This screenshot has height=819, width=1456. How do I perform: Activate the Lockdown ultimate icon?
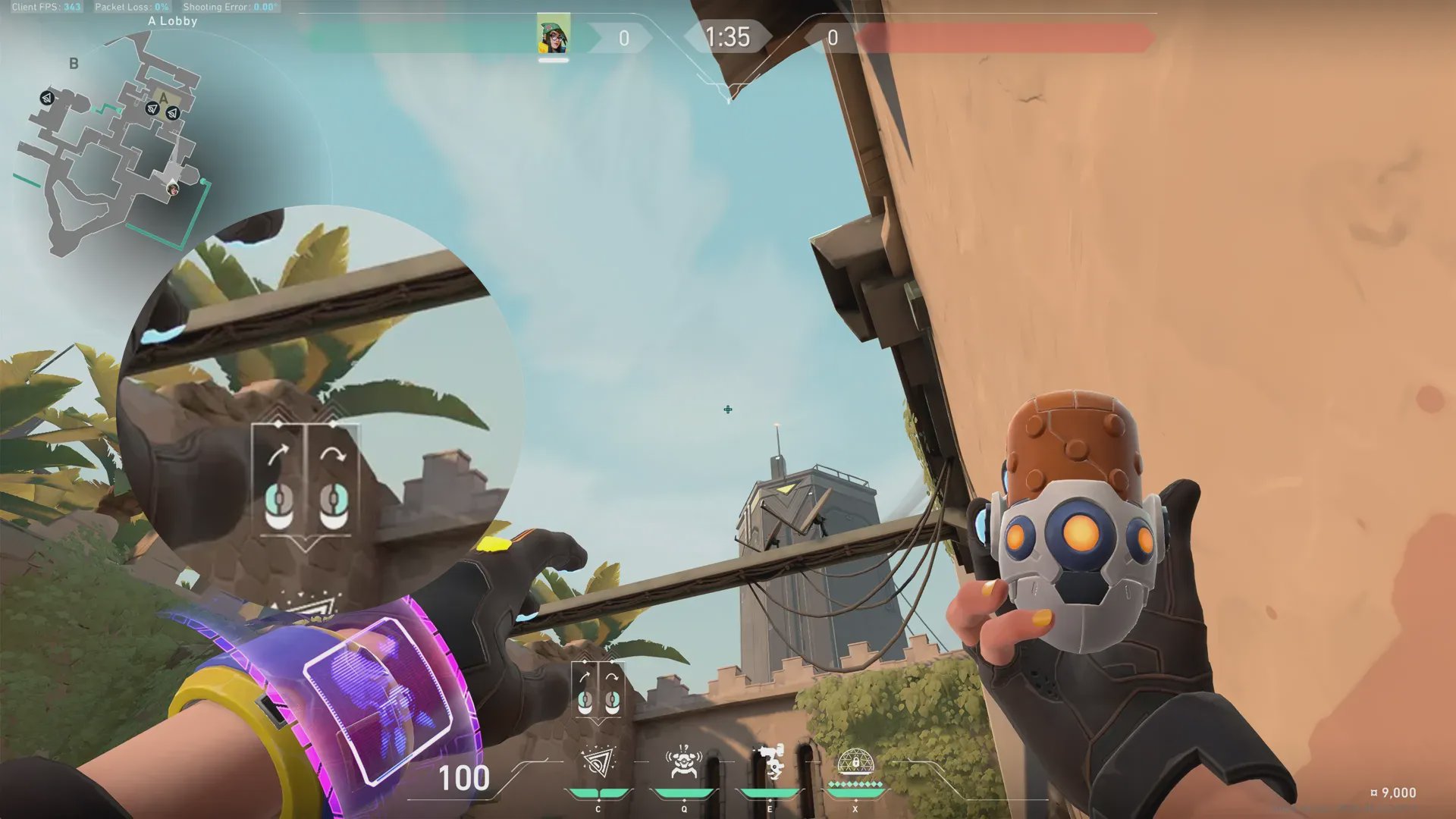pyautogui.click(x=855, y=761)
